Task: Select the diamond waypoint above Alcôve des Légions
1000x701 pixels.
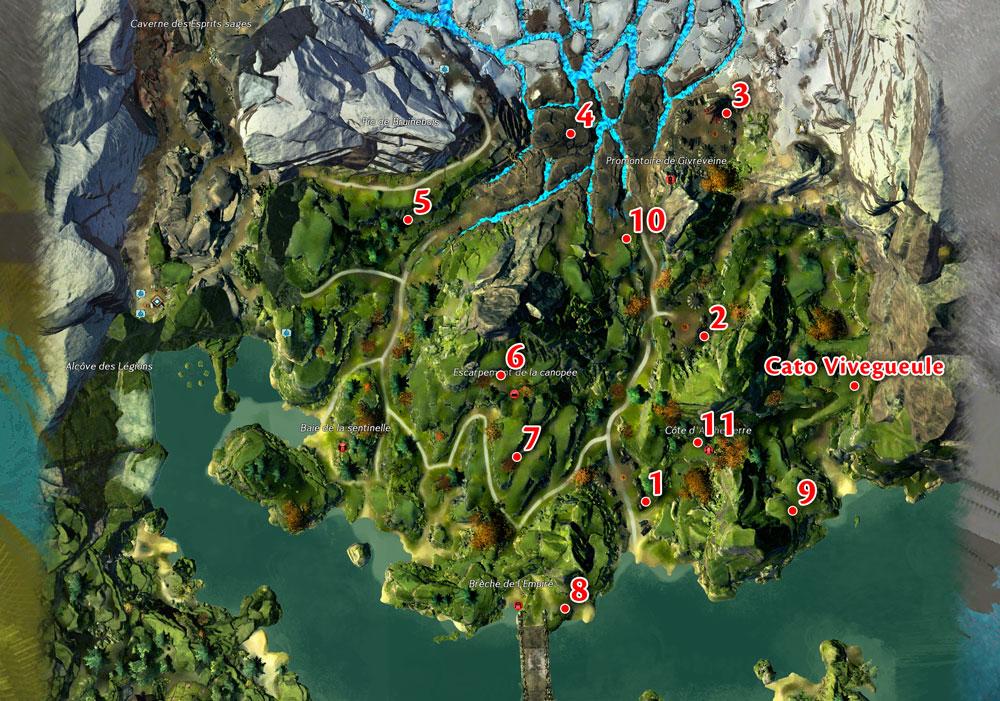Action: [x=157, y=301]
